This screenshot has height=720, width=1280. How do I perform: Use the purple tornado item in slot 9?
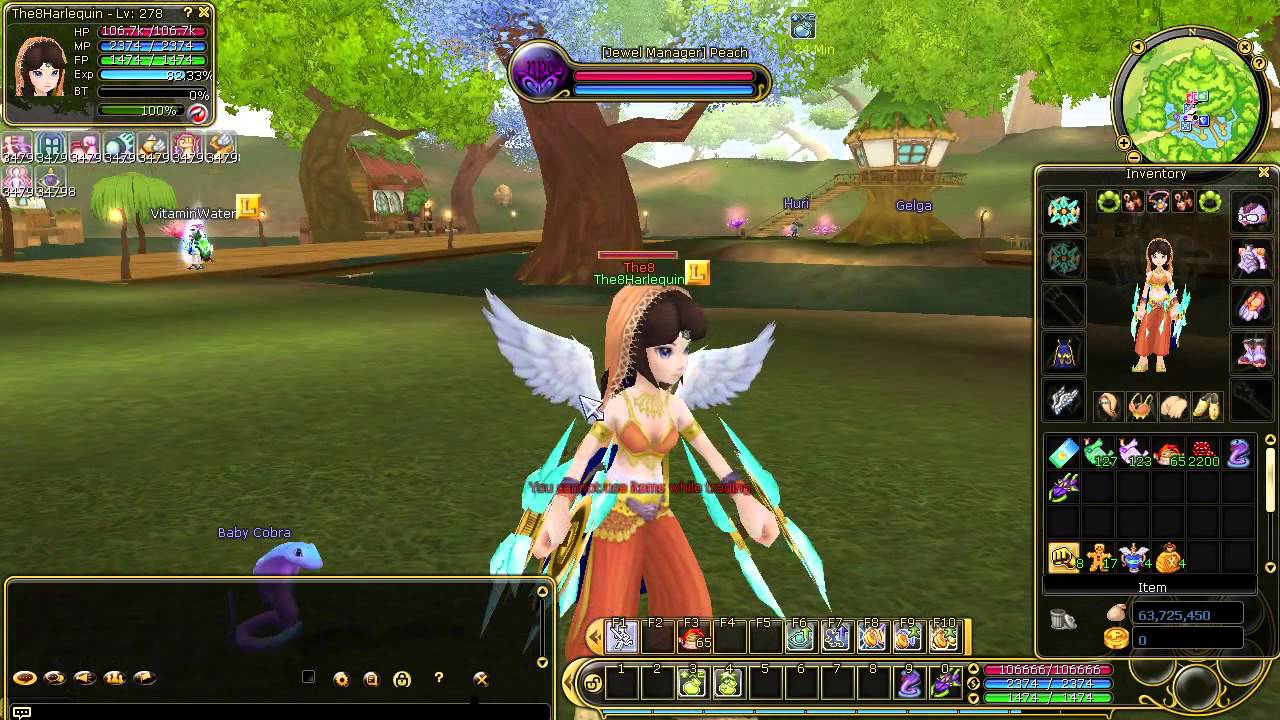pyautogui.click(x=909, y=683)
